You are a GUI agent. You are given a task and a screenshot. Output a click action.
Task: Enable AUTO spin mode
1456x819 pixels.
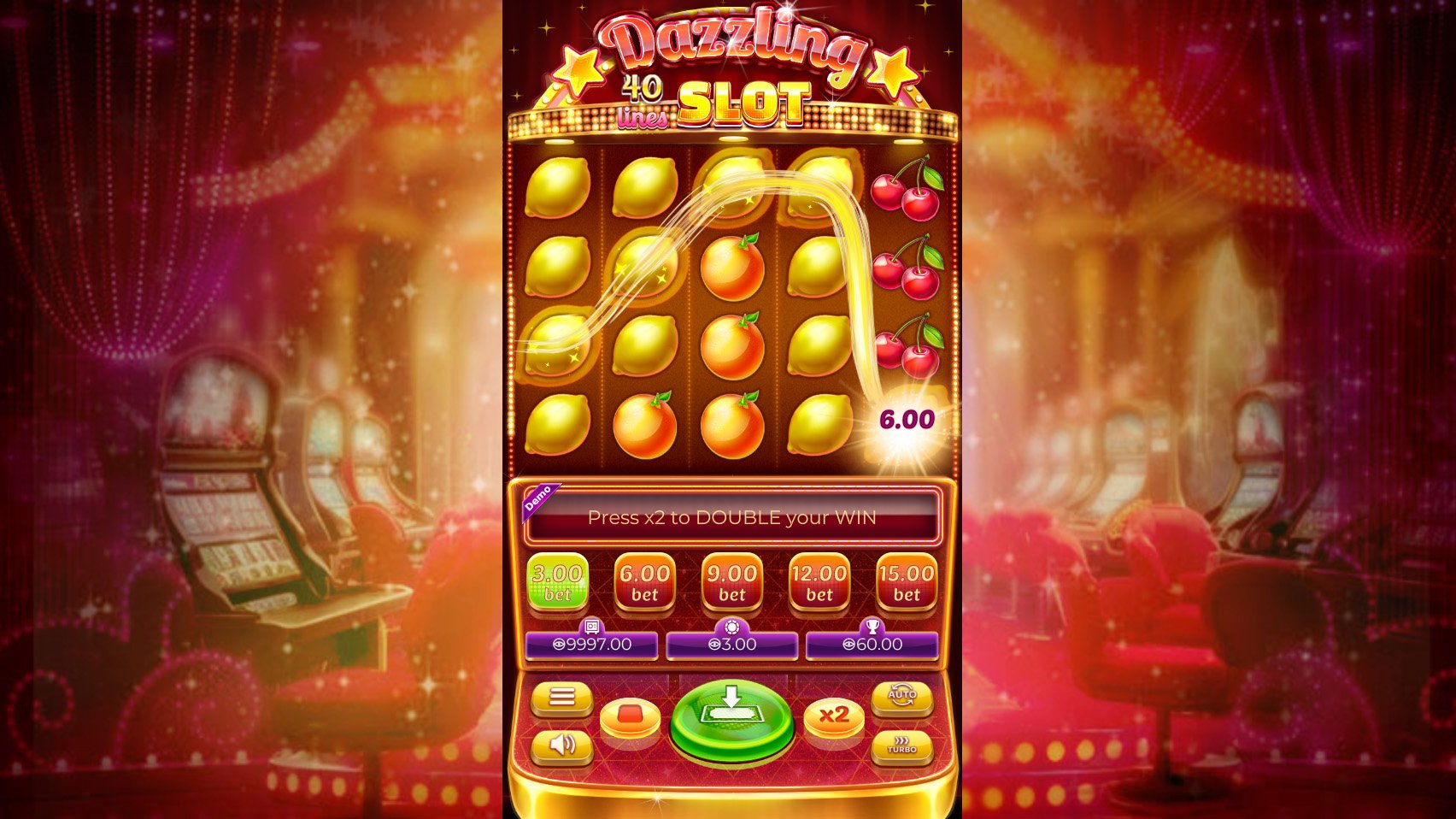pyautogui.click(x=902, y=697)
